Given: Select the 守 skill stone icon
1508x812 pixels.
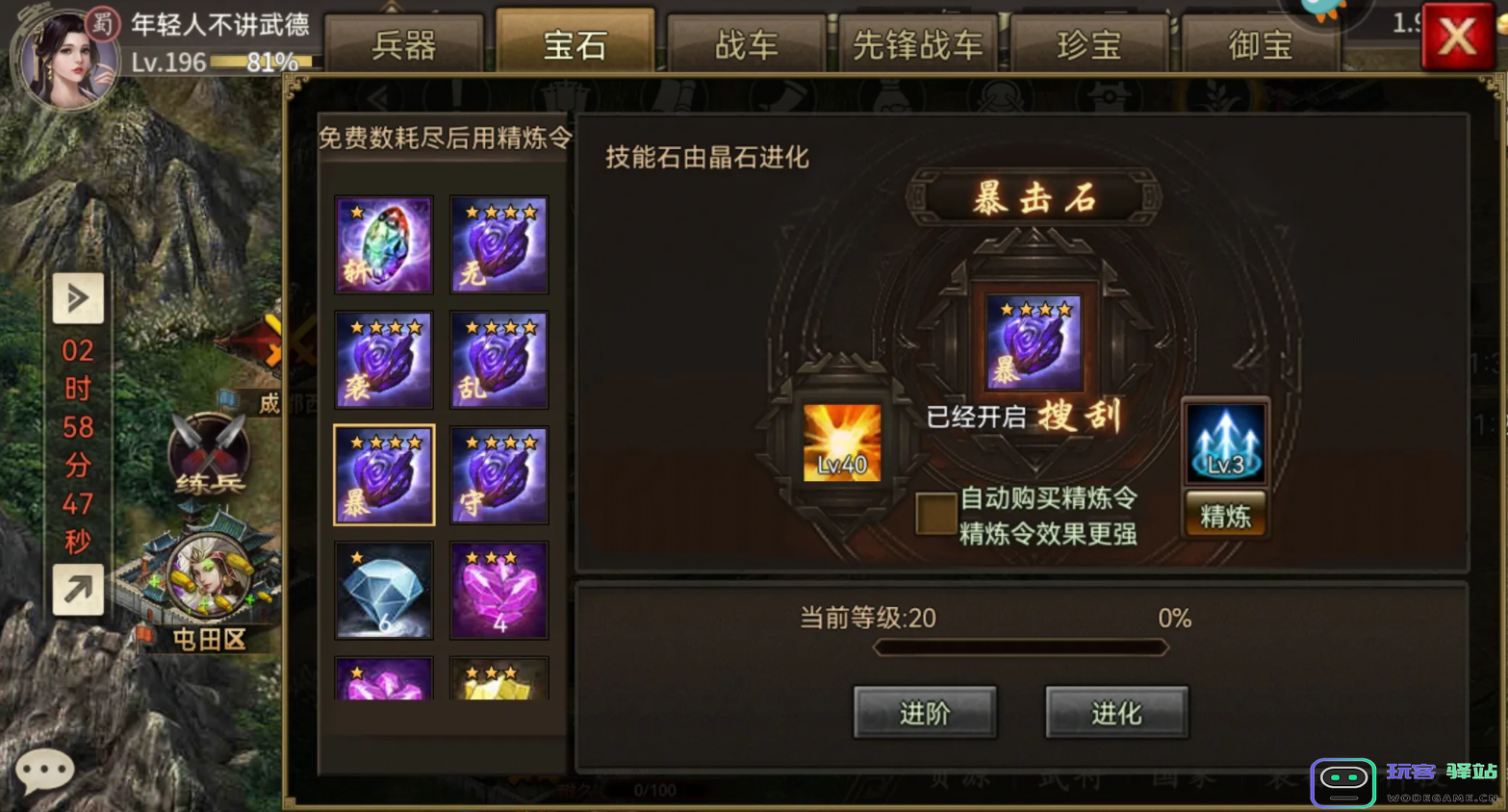Looking at the screenshot, I should click(x=498, y=473).
